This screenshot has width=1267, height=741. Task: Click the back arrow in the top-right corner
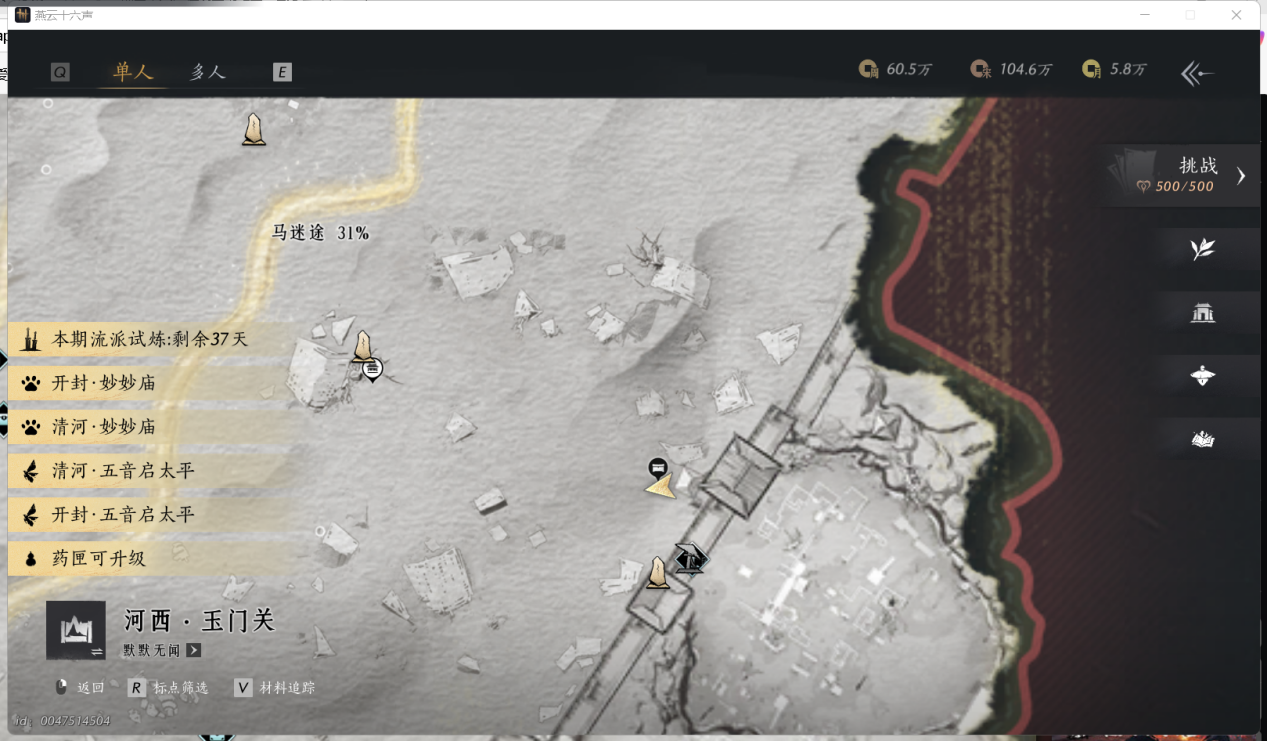pyautogui.click(x=1197, y=73)
